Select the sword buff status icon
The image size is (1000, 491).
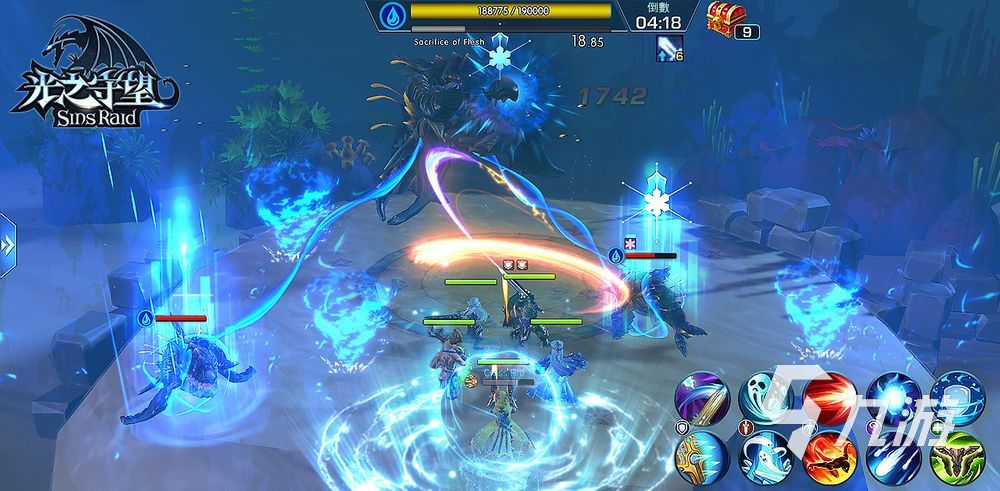click(667, 47)
